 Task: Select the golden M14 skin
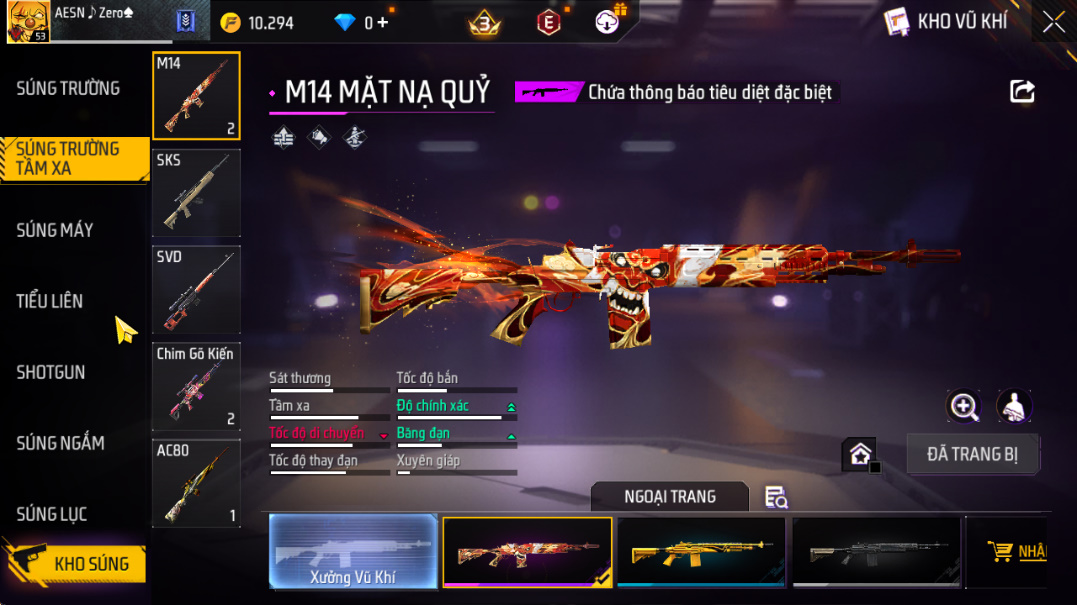click(701, 551)
